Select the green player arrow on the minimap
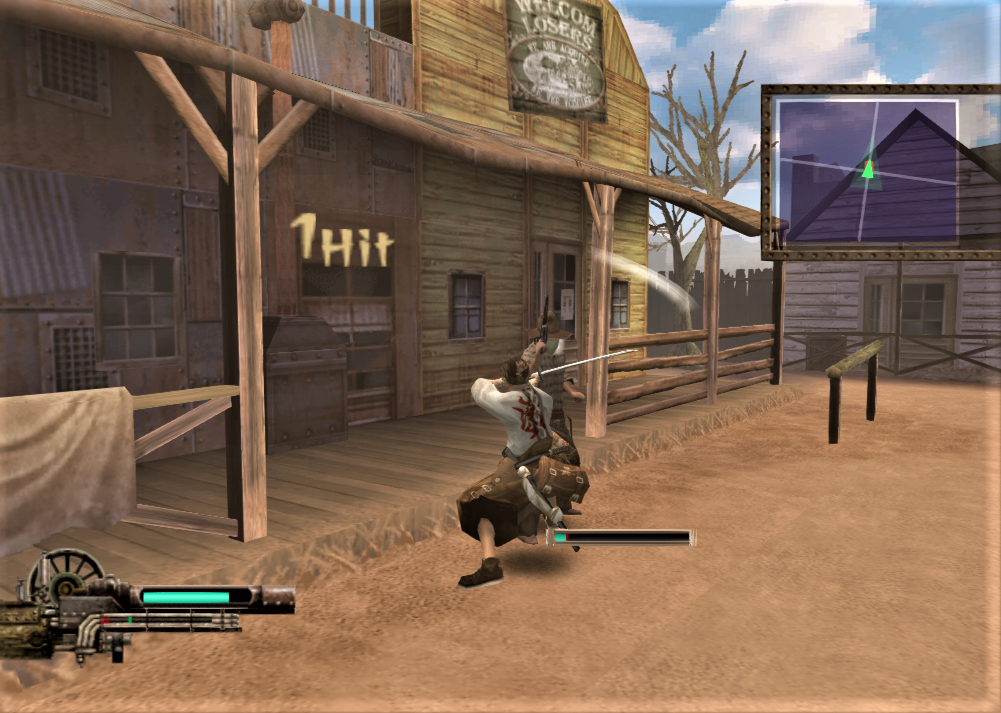Viewport: 1001px width, 713px height. point(868,169)
